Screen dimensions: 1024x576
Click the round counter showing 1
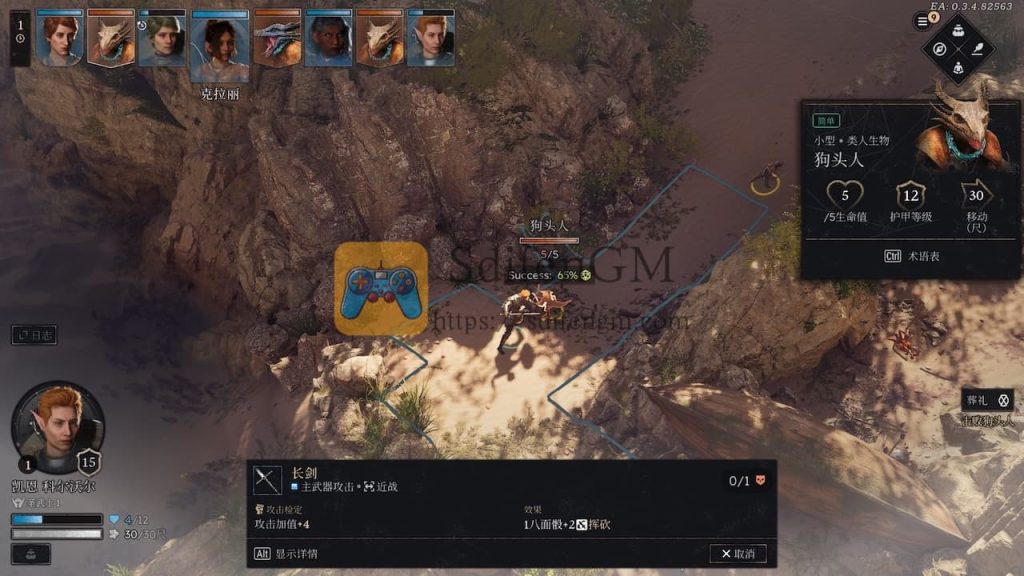click(x=20, y=25)
